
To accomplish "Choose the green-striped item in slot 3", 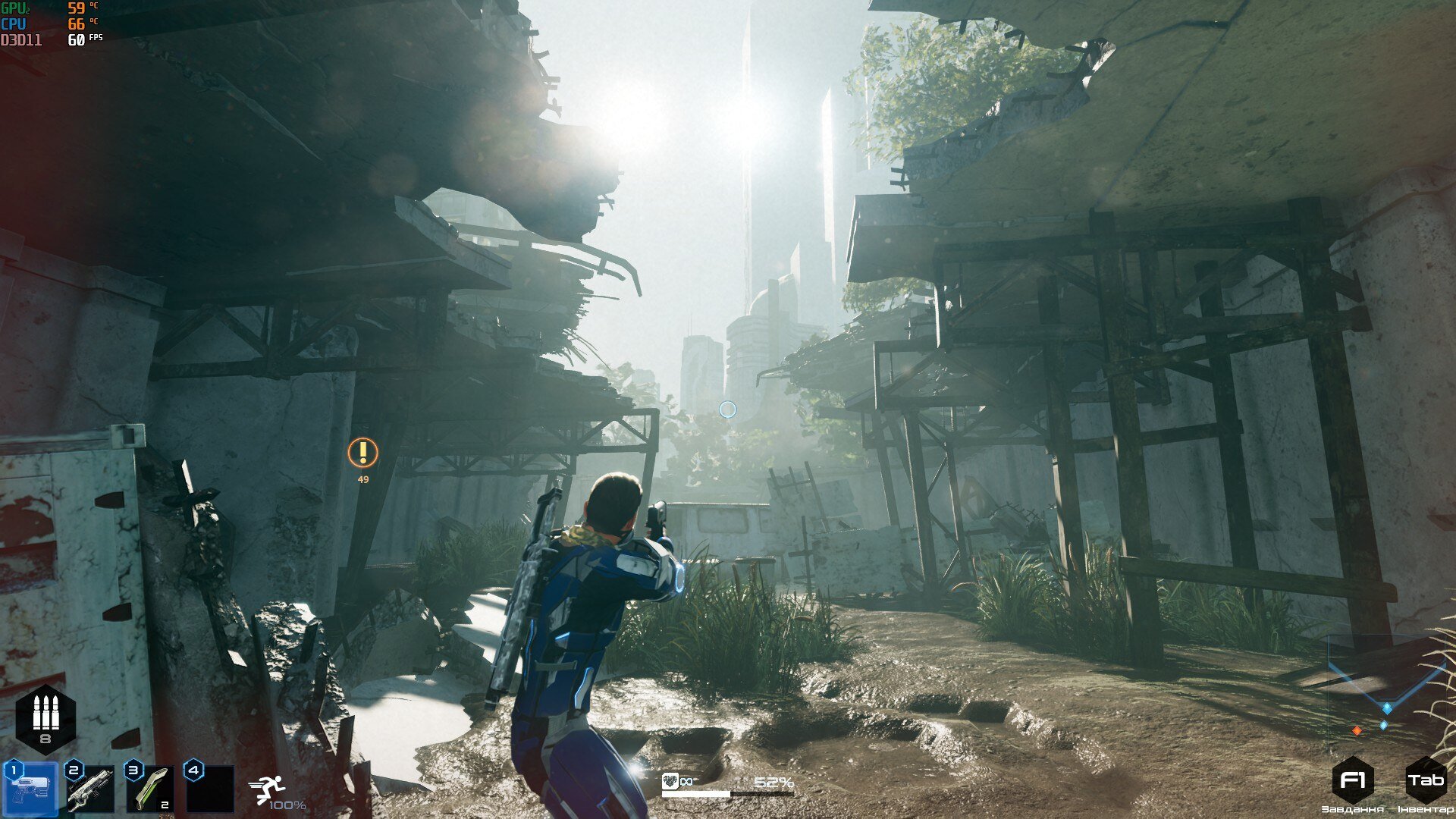I will click(x=150, y=789).
